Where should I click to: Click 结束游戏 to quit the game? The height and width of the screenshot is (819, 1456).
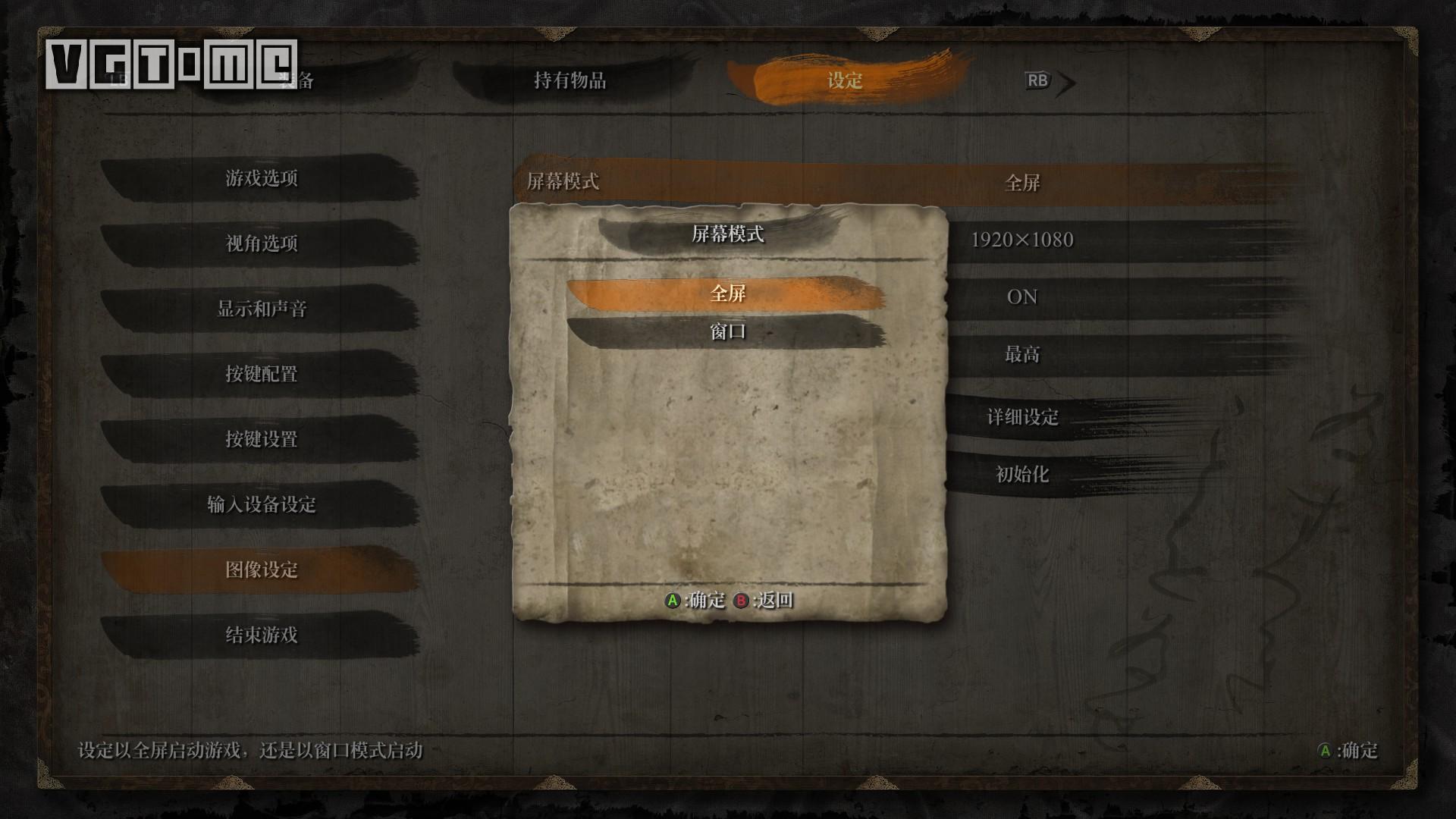(x=261, y=635)
